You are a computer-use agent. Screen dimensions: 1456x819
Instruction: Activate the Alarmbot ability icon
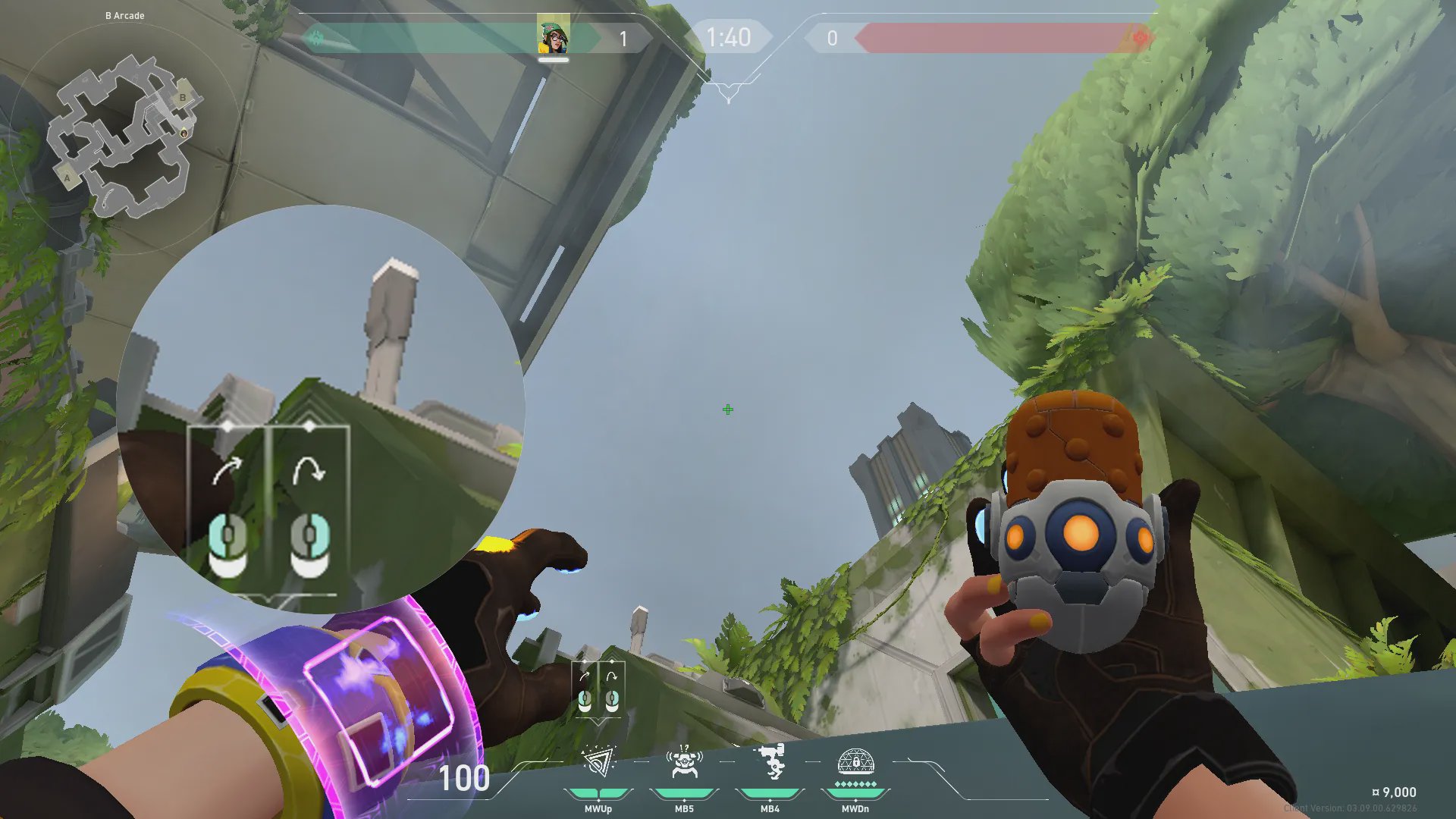click(684, 763)
